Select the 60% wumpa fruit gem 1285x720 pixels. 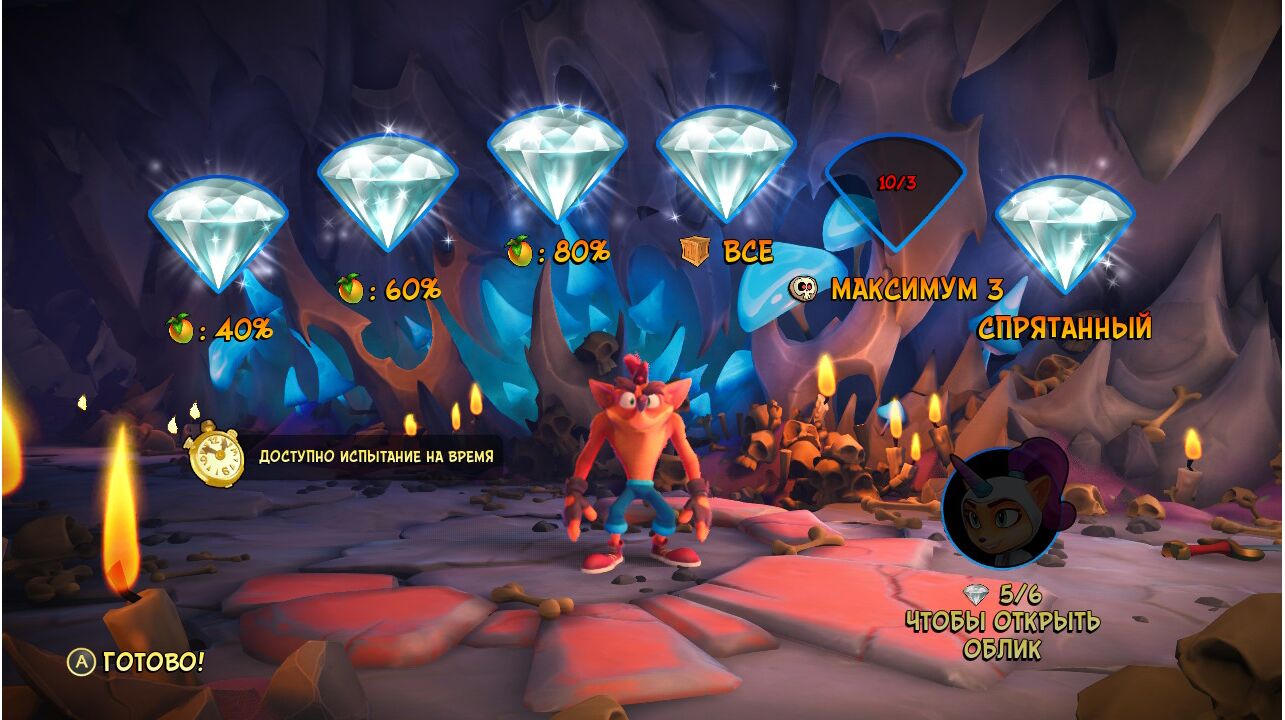[x=387, y=191]
